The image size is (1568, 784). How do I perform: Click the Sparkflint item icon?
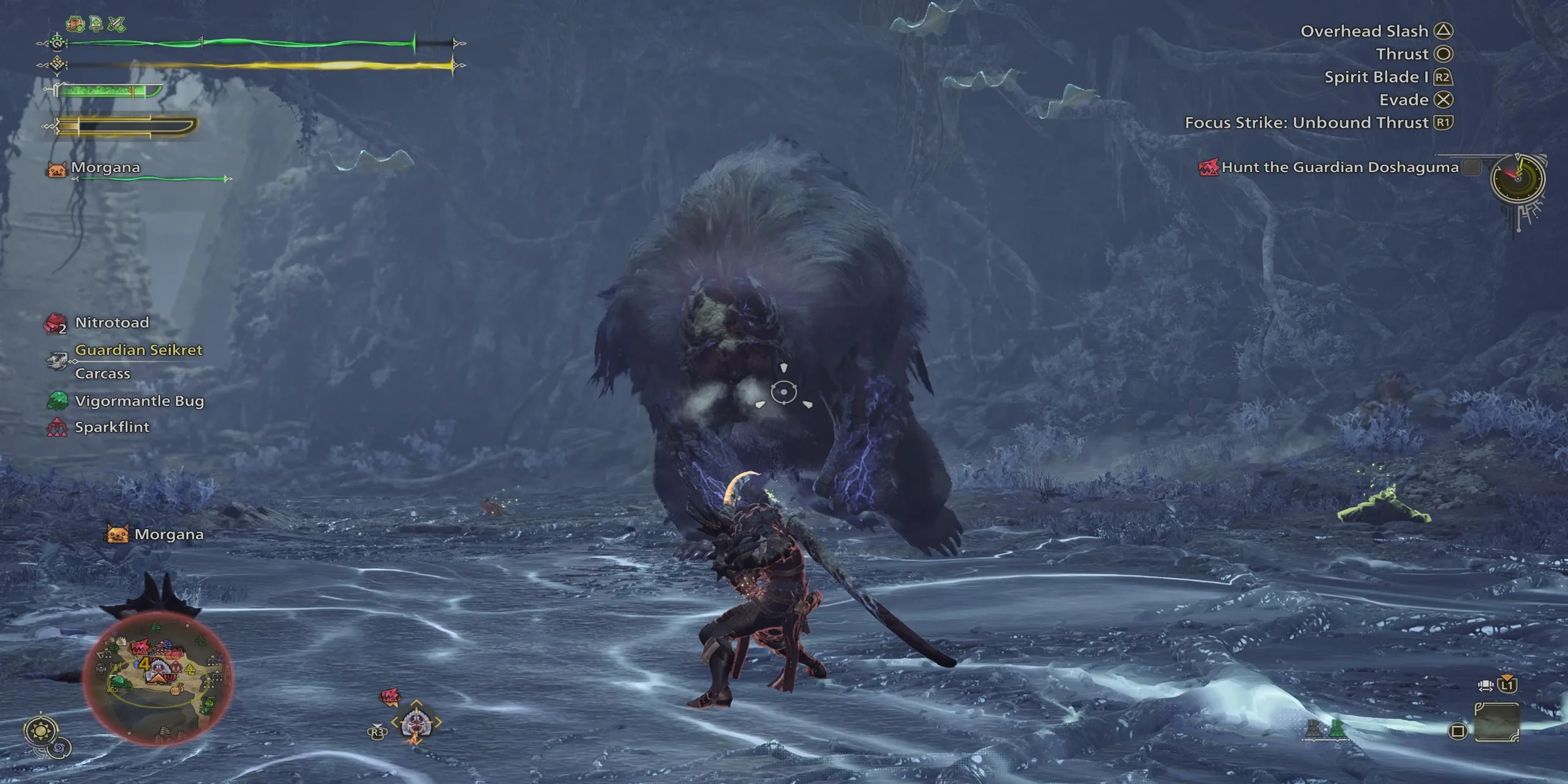coord(58,427)
